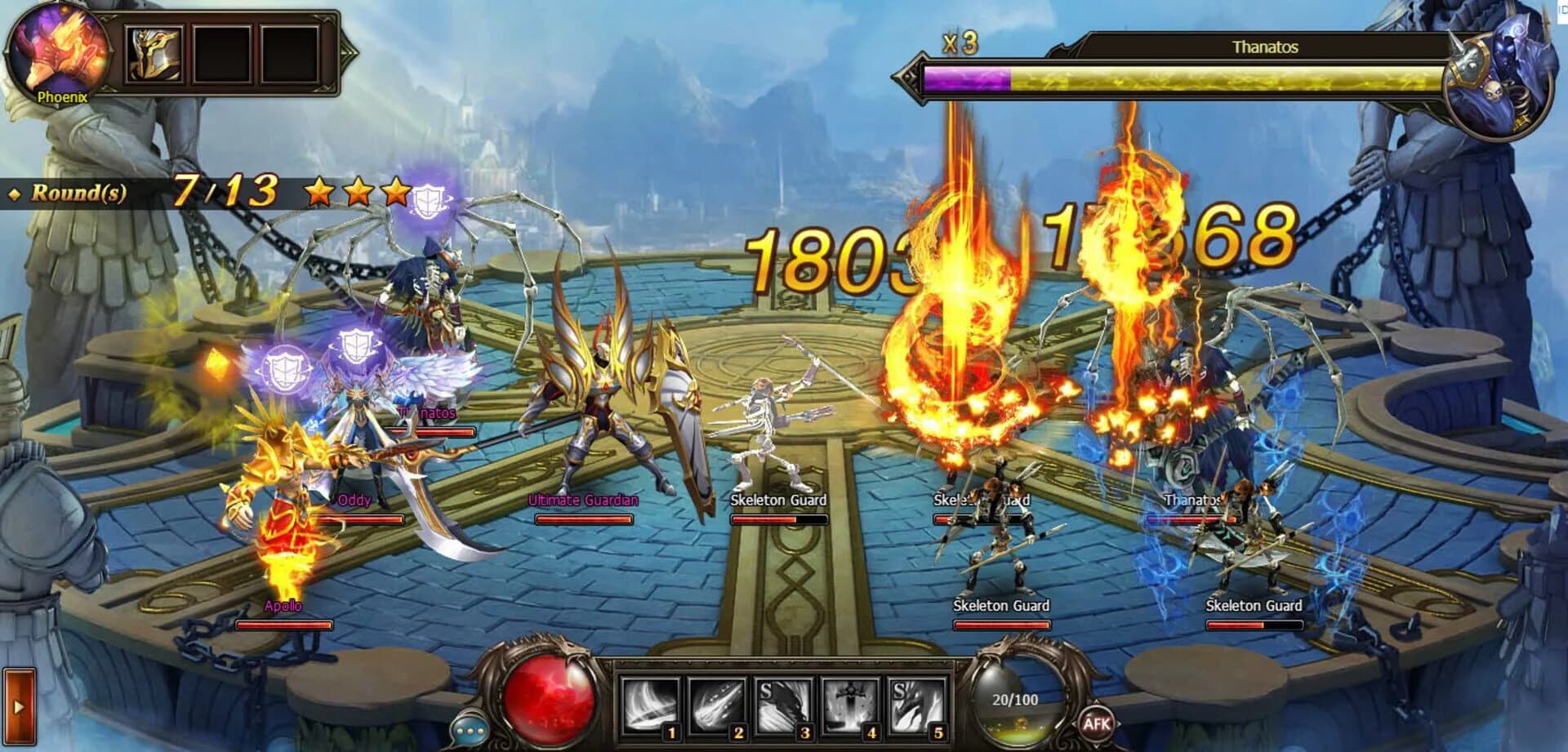The image size is (1568, 752).
Task: Toggle AFK auto-battle mode
Action: click(x=1098, y=722)
